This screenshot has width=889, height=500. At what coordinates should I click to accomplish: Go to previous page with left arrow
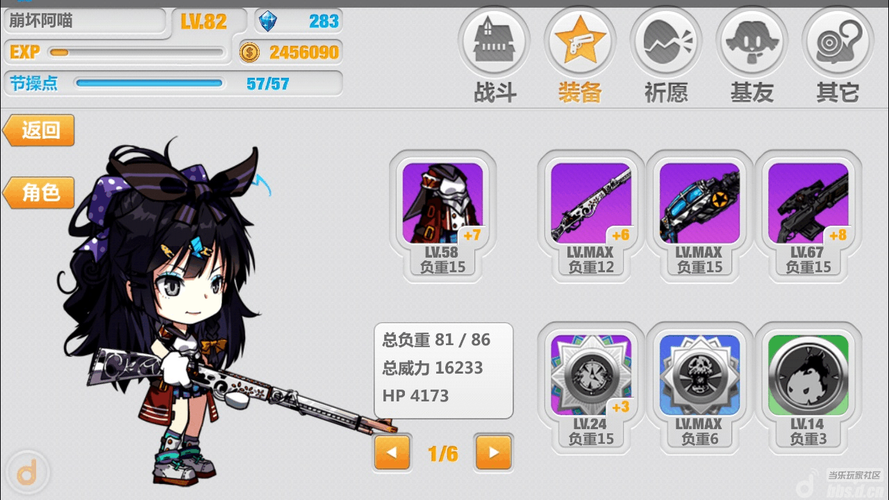(x=392, y=453)
